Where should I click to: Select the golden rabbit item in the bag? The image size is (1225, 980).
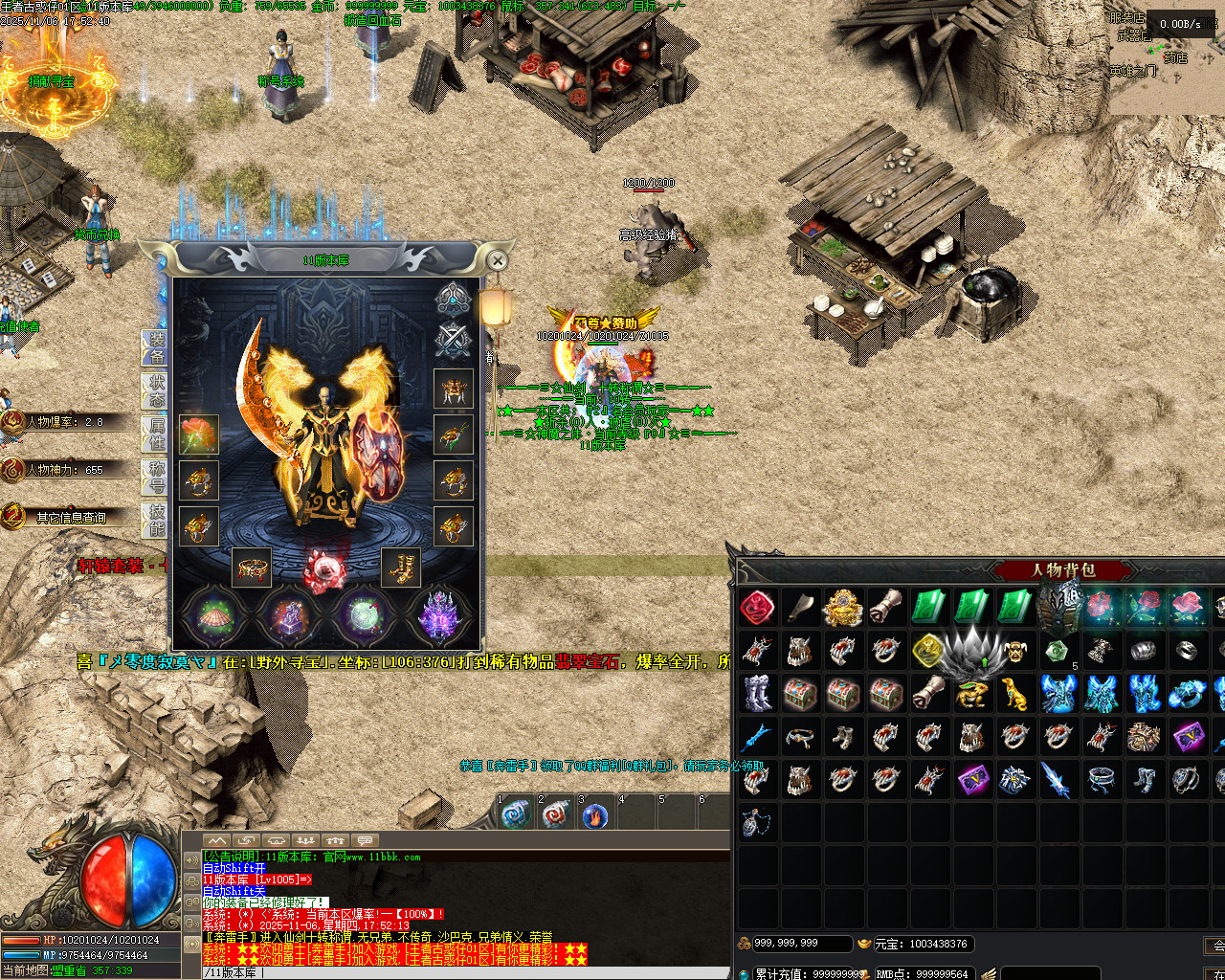click(971, 693)
